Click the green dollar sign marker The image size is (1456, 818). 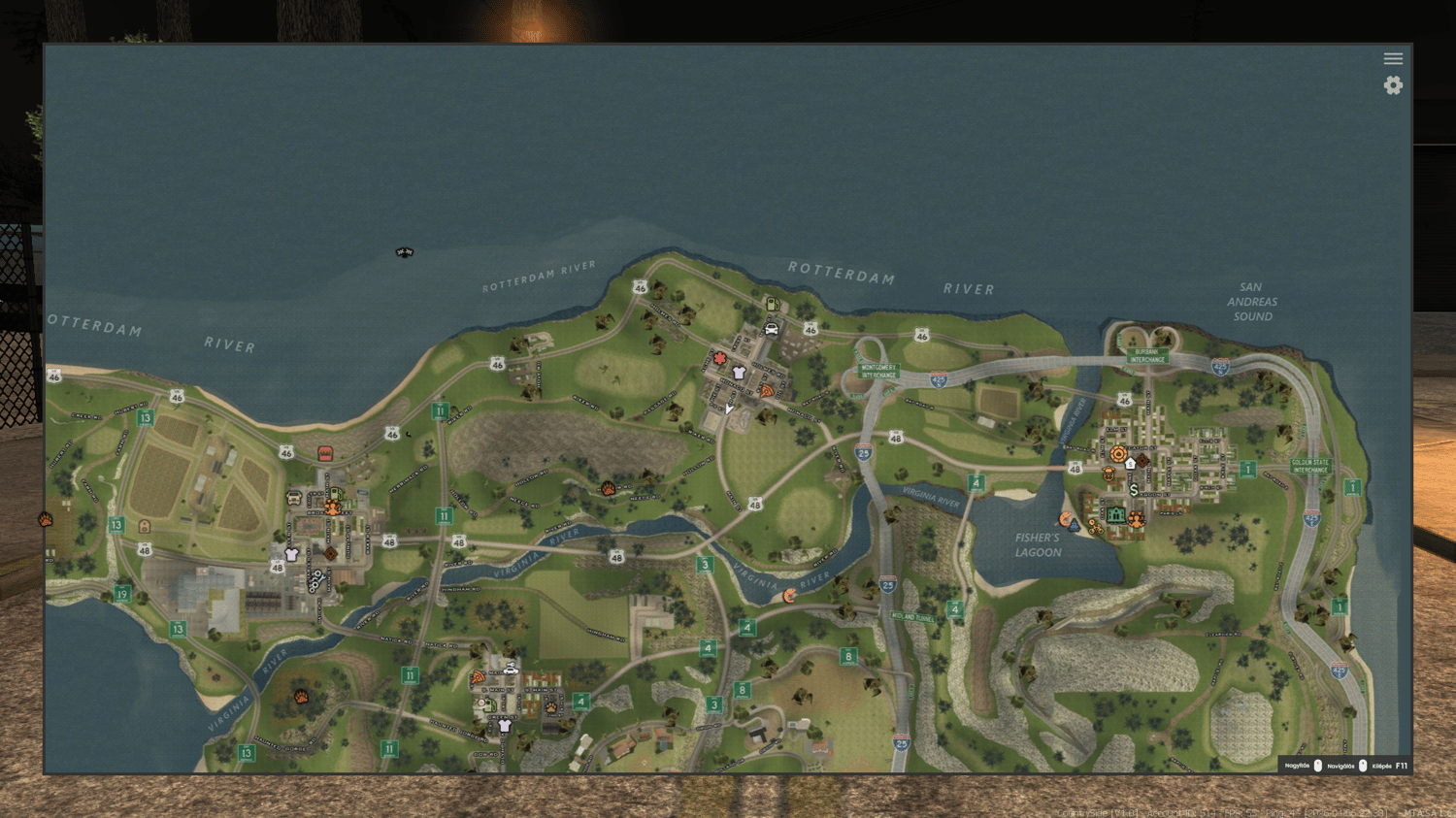(x=1134, y=490)
